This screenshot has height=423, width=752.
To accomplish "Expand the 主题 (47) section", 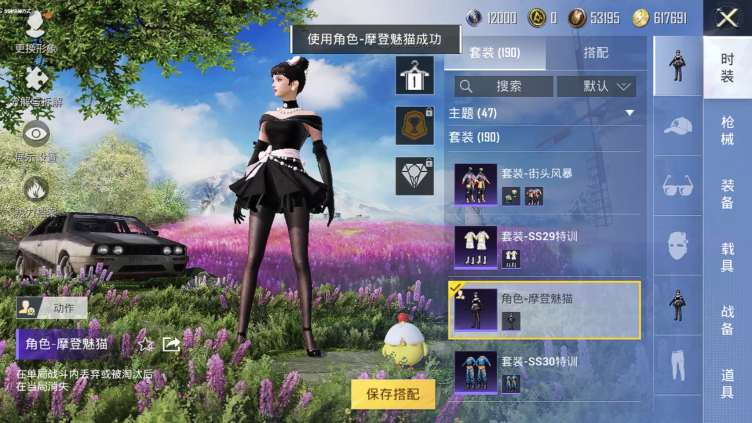I will click(x=544, y=113).
